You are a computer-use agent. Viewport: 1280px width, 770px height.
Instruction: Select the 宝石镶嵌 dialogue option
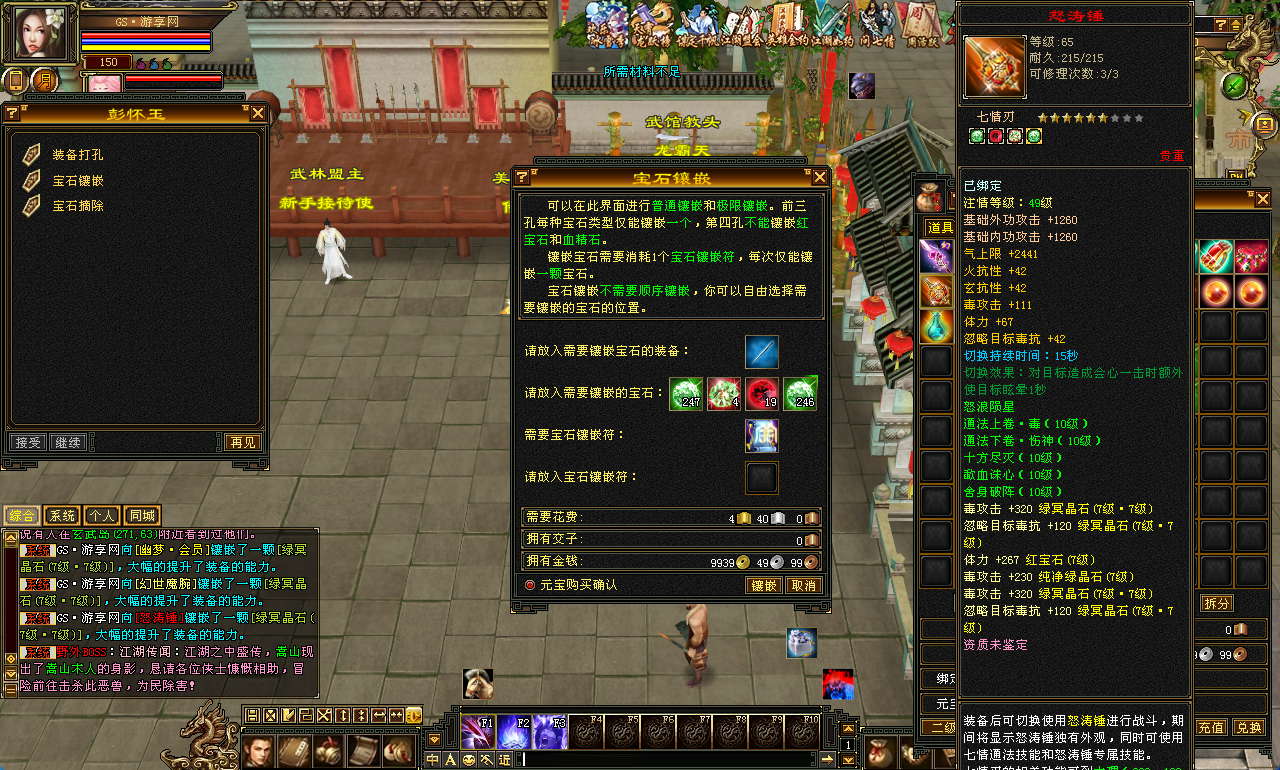[x=77, y=181]
